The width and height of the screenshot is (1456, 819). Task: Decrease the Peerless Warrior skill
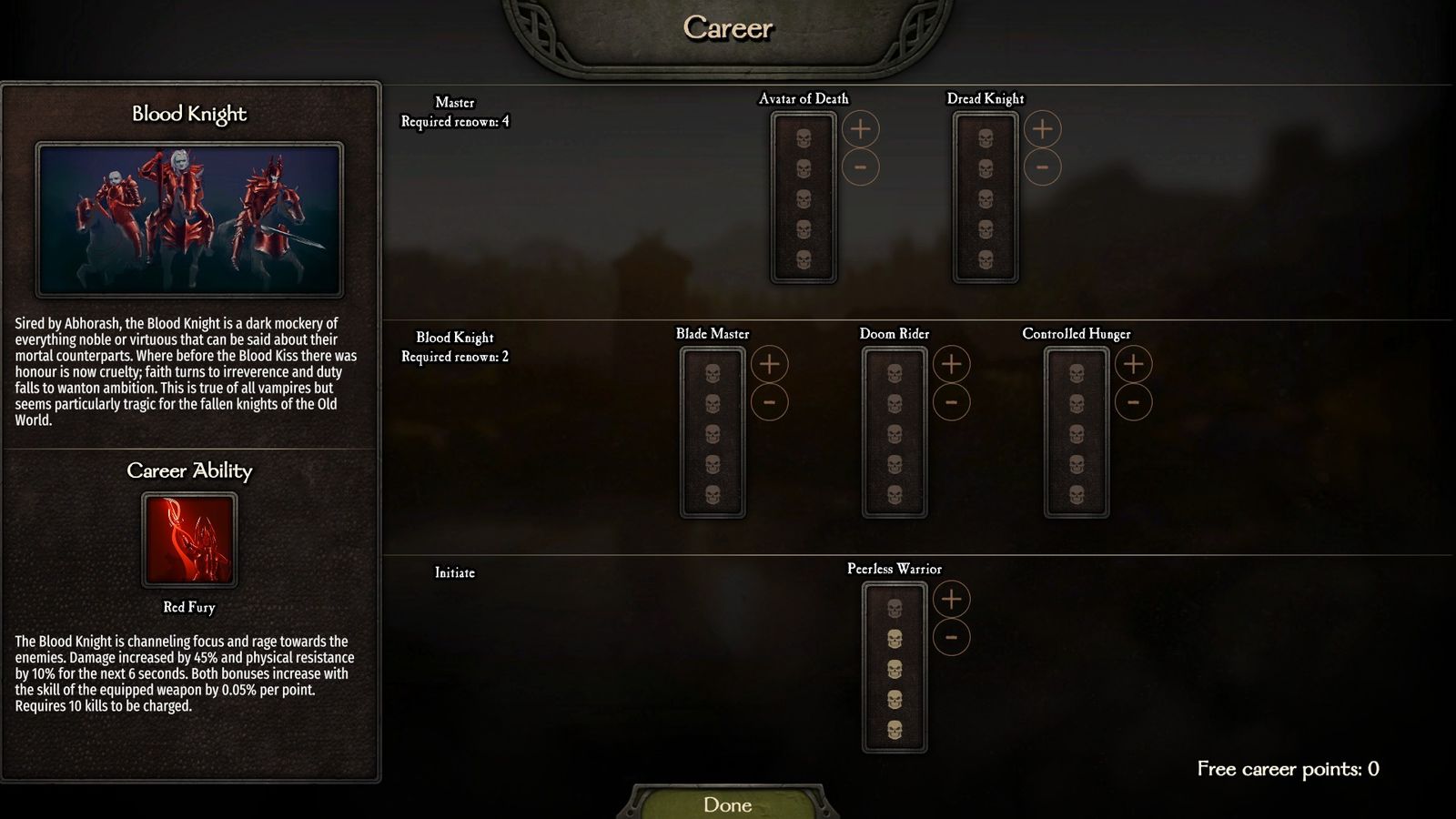[951, 637]
